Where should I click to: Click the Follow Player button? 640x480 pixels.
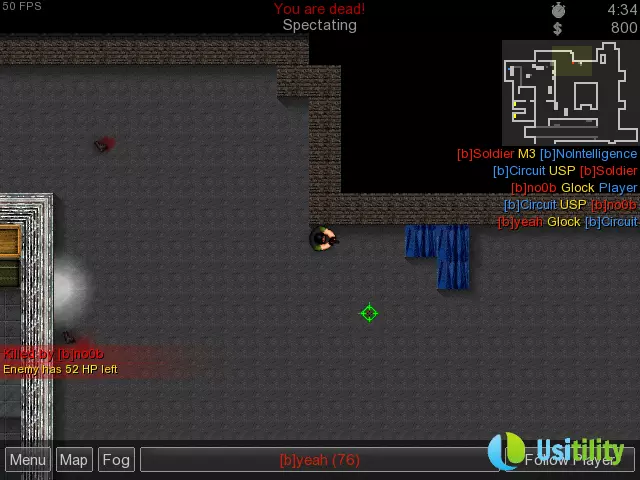coord(572,460)
